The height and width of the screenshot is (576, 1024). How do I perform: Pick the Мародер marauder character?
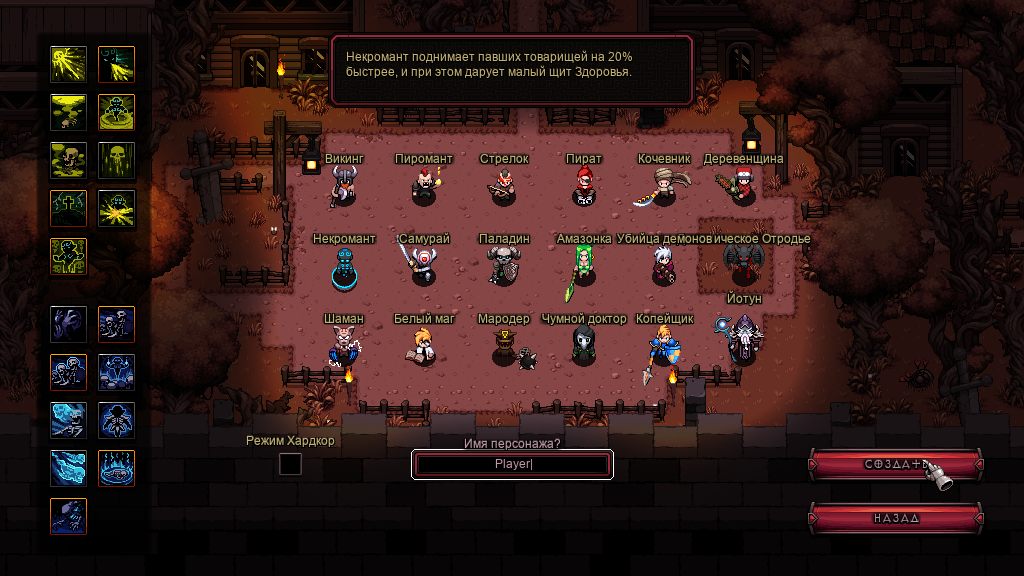505,347
